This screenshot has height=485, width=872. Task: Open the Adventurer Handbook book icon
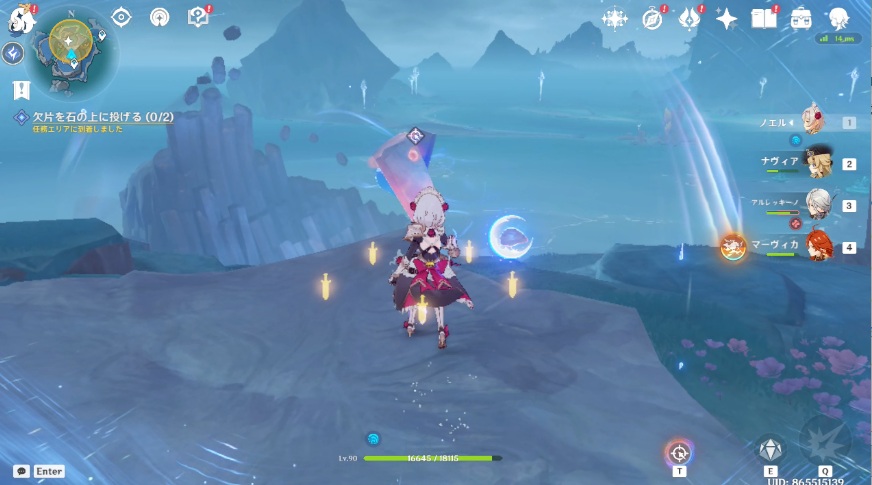[x=764, y=19]
